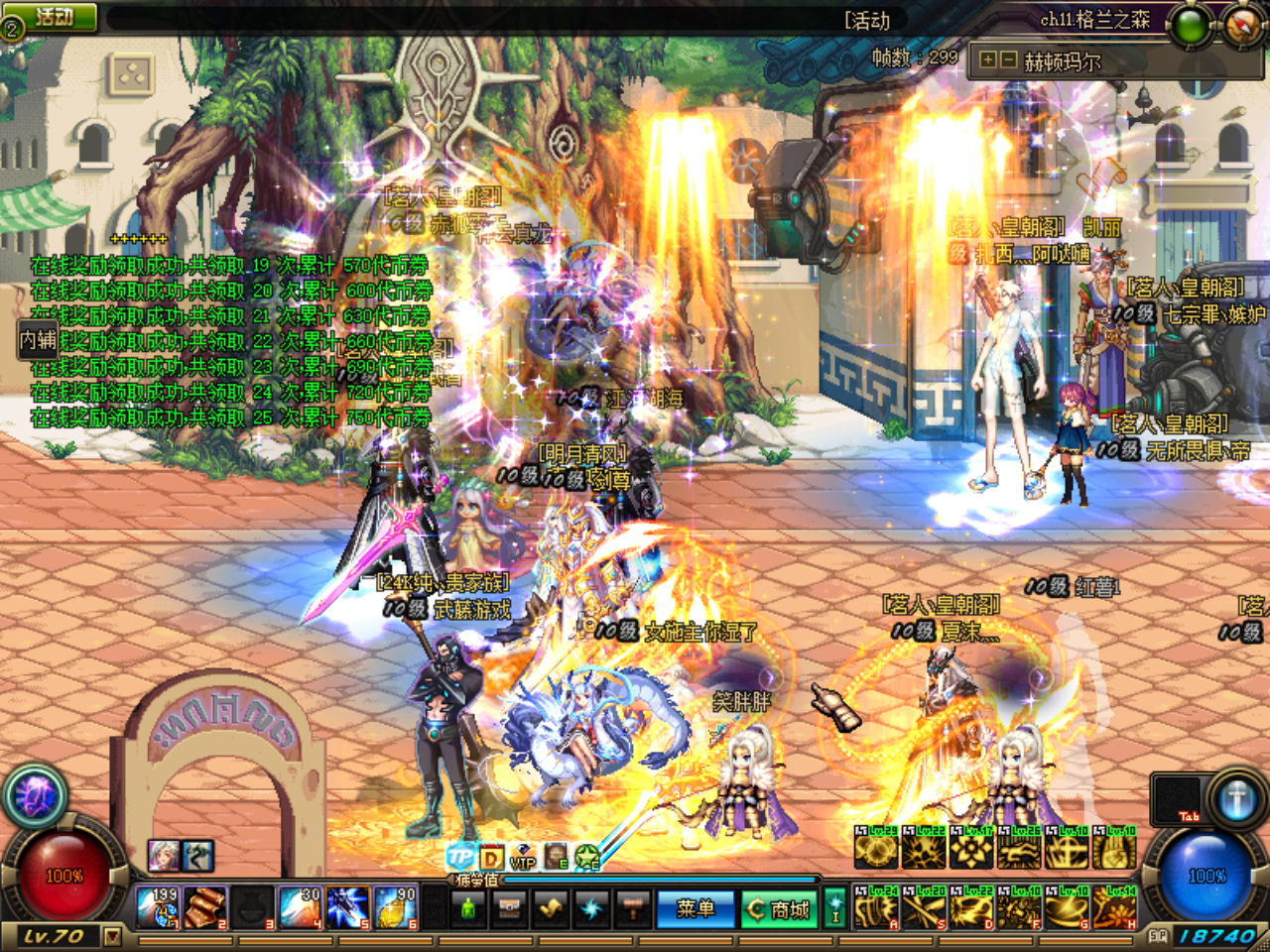The width and height of the screenshot is (1270, 952).
Task: Open the VIP diamond icon
Action: click(521, 857)
